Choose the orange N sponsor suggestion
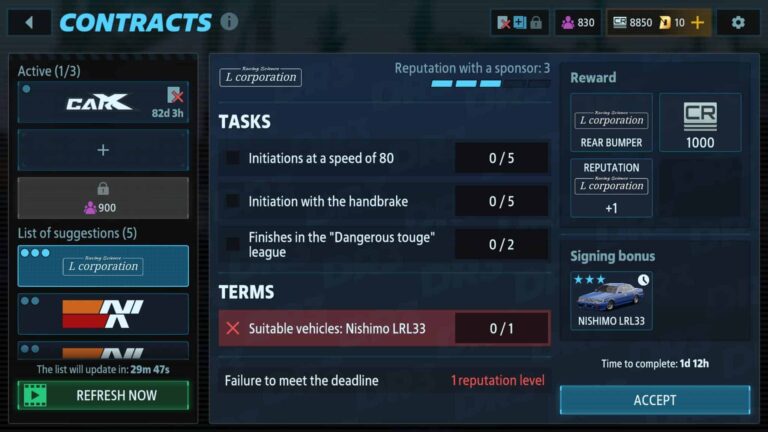Viewport: 768px width, 432px height. (103, 313)
